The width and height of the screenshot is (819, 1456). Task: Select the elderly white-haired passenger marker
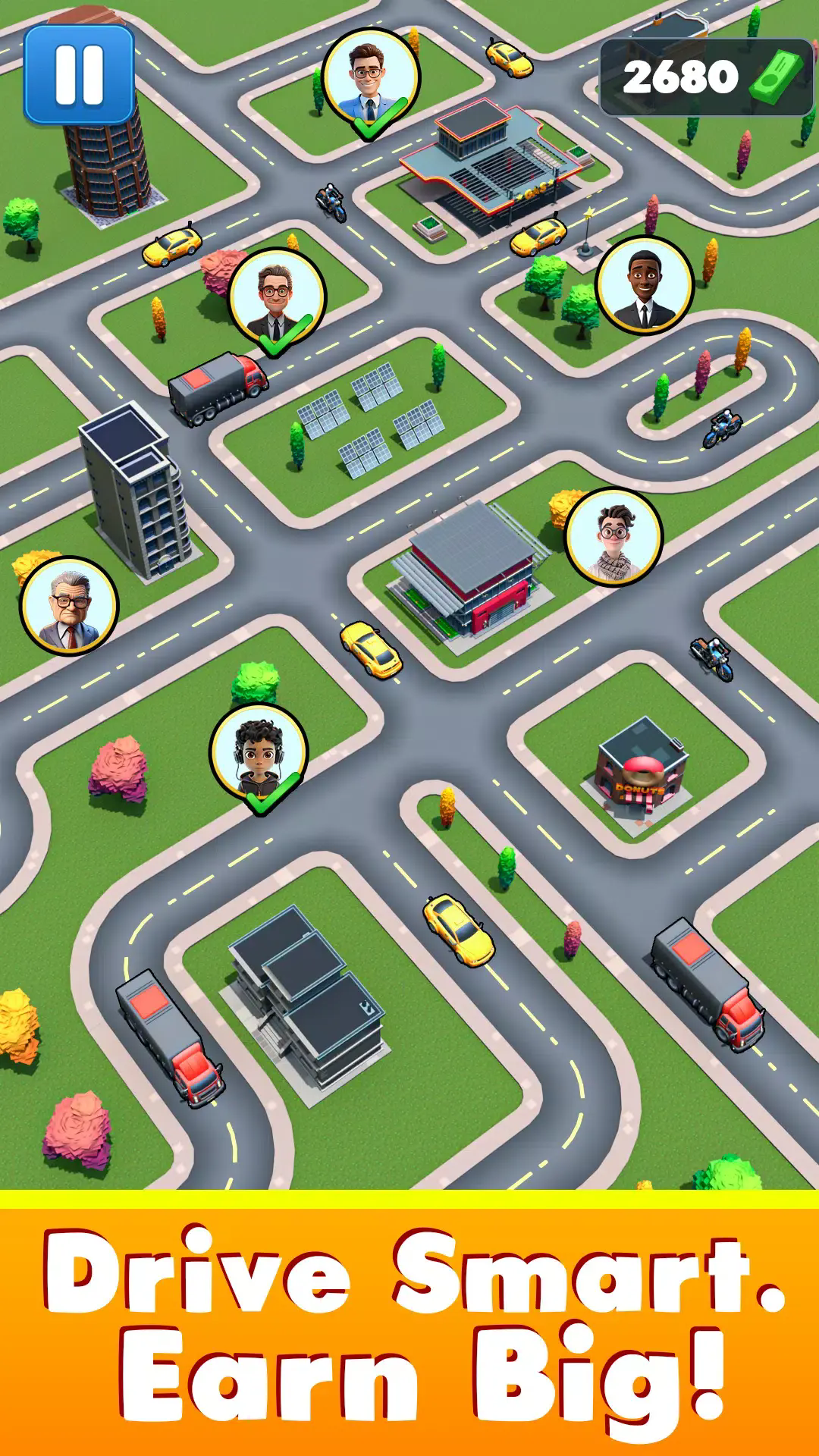[x=70, y=606]
